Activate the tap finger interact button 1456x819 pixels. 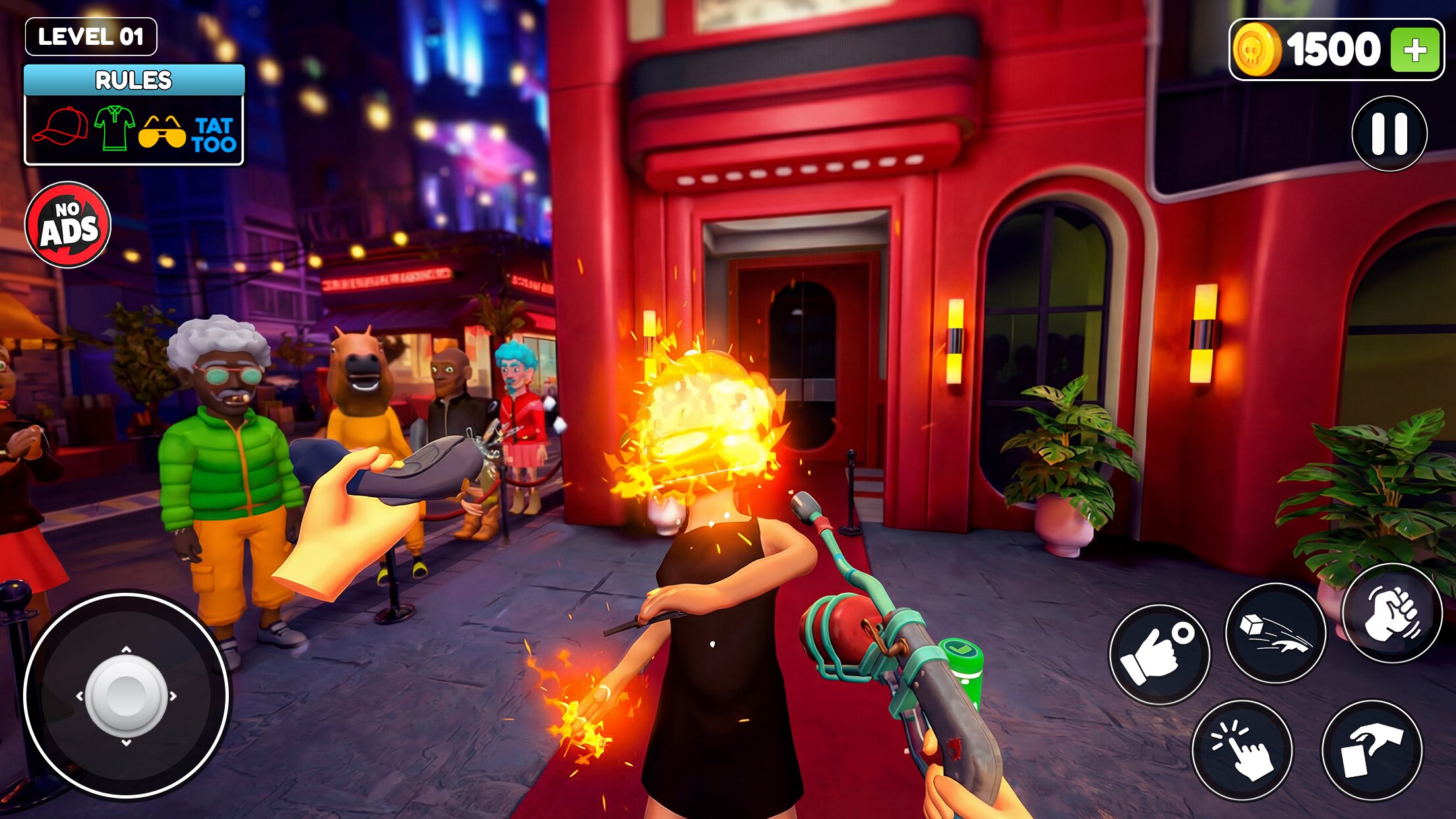1242,750
